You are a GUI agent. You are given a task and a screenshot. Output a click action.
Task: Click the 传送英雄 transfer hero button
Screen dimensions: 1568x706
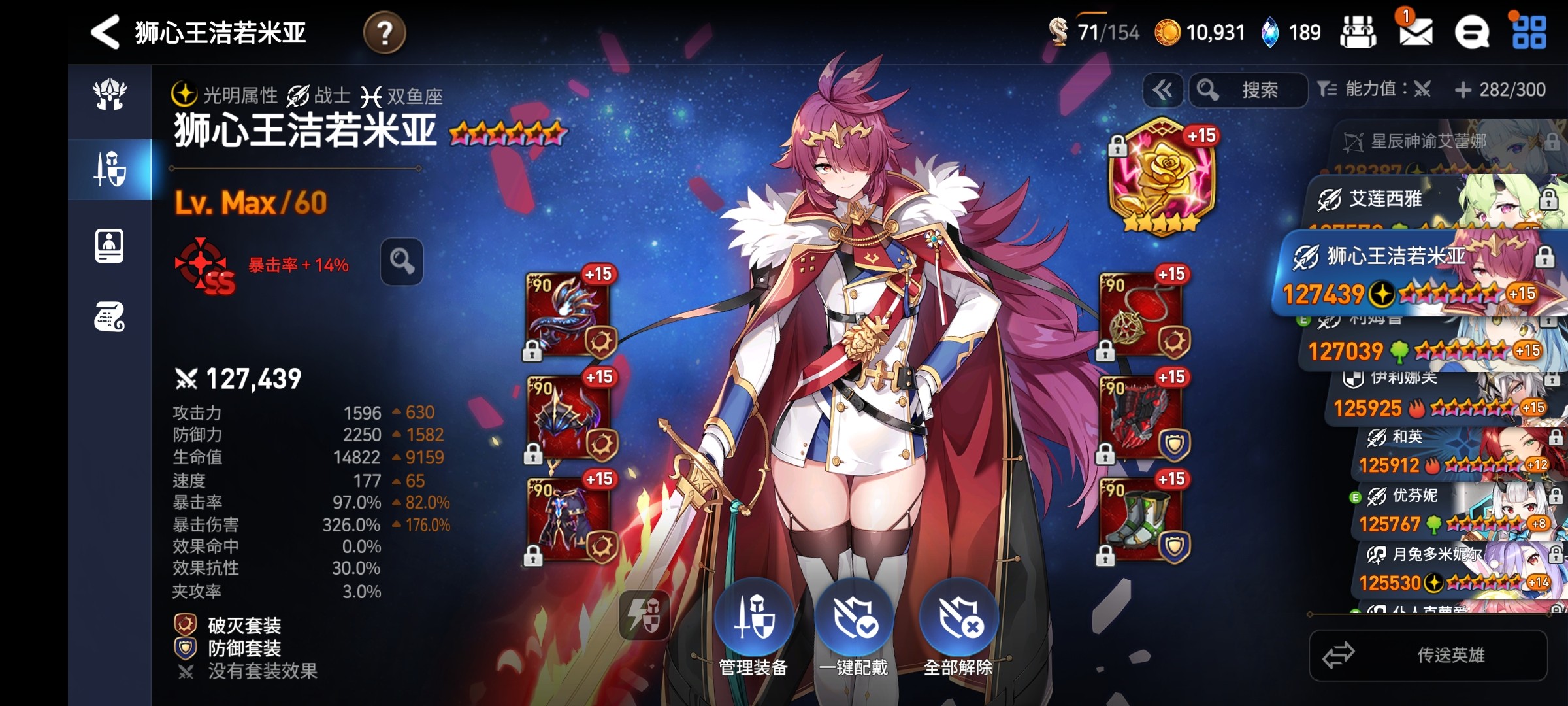point(1428,655)
